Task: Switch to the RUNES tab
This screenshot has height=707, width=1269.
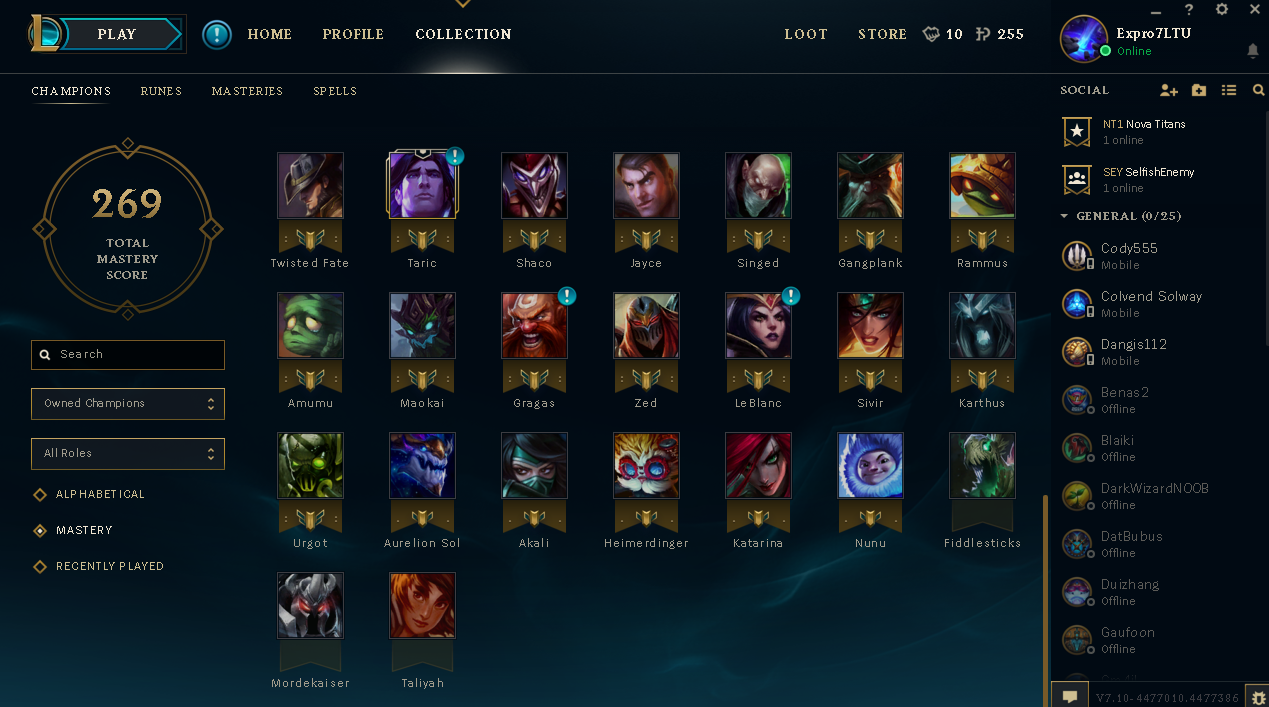Action: (x=161, y=91)
